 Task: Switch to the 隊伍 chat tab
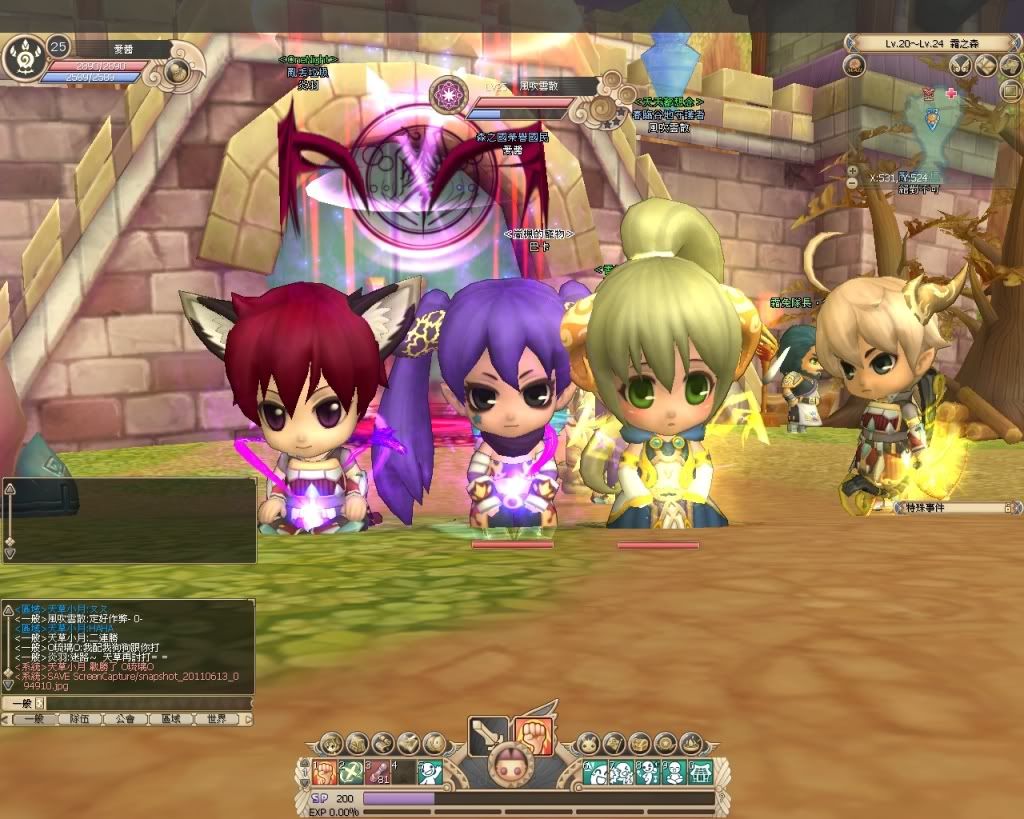tap(79, 719)
